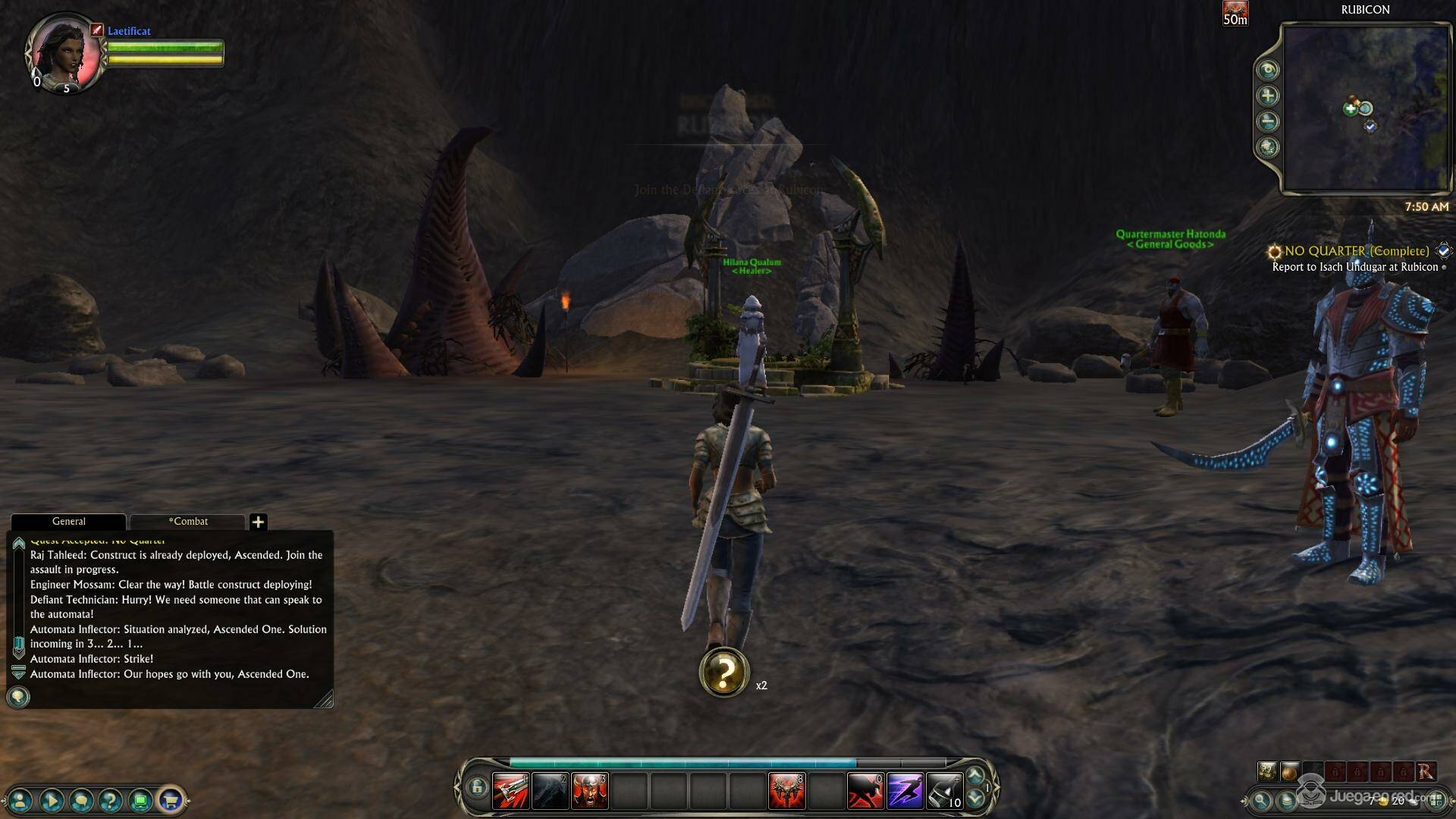Activate the red sword strike ability
The width and height of the screenshot is (1456, 819).
511,791
